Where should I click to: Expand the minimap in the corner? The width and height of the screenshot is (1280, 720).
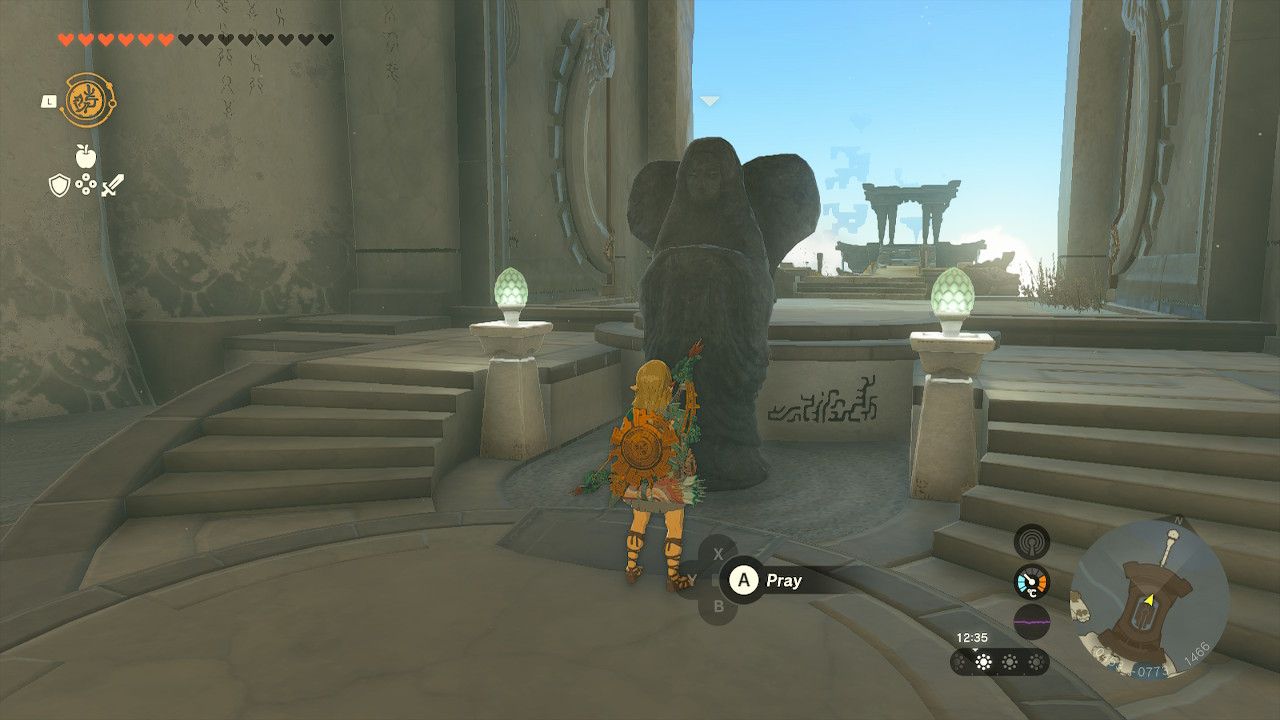pyautogui.click(x=1151, y=601)
